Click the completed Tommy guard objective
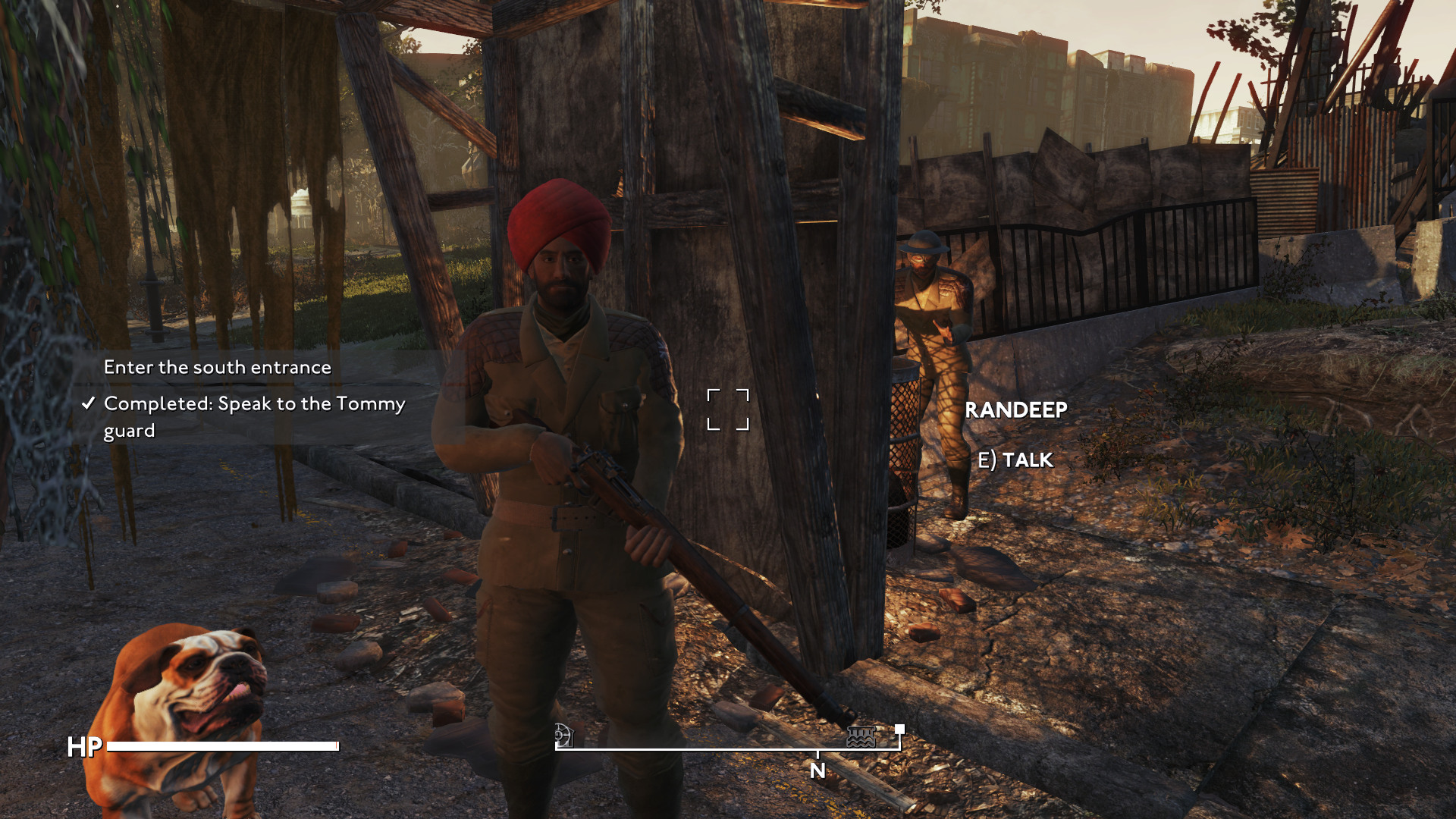The height and width of the screenshot is (819, 1456). pos(253,416)
